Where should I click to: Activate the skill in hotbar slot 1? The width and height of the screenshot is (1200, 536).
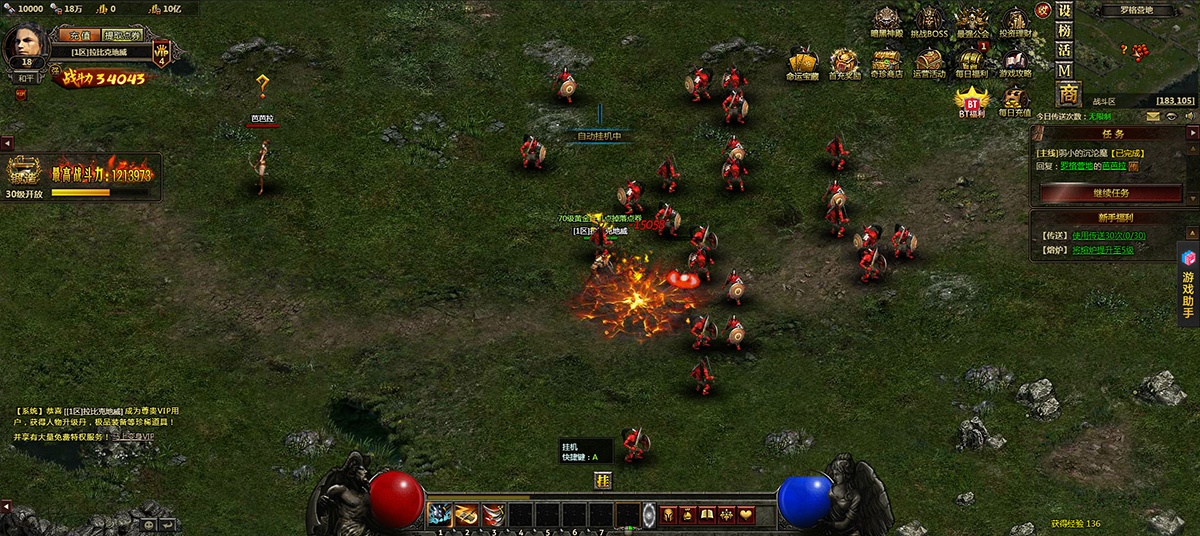(x=440, y=514)
